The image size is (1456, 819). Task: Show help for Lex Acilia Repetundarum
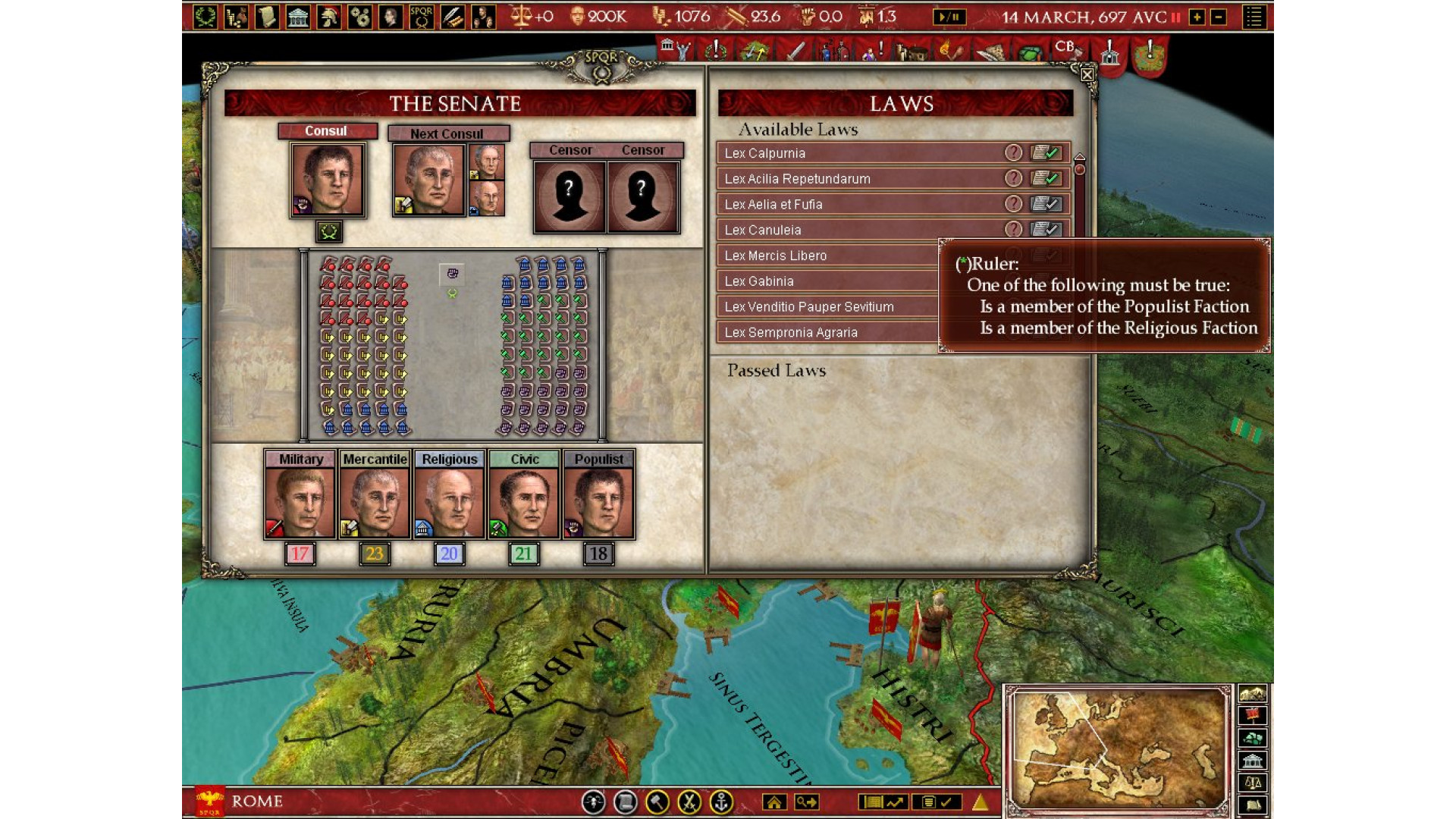(1013, 178)
